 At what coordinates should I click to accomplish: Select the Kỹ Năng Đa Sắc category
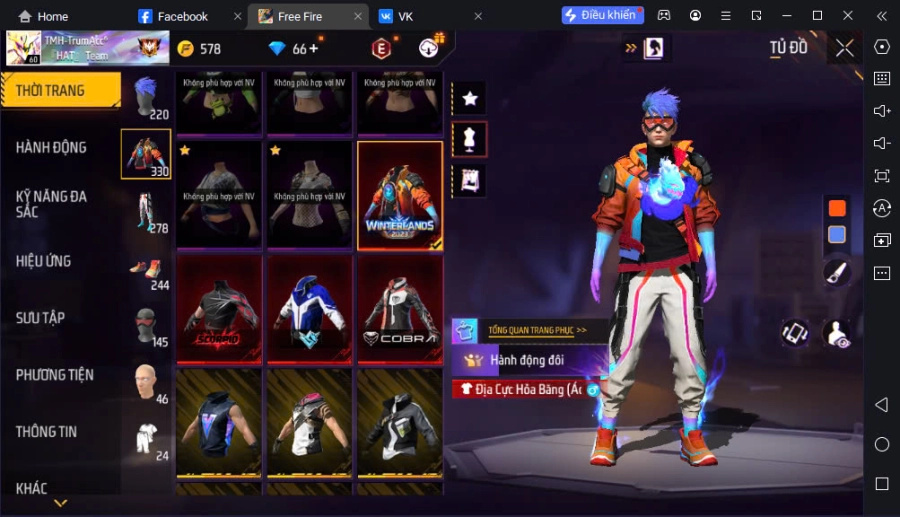tap(52, 204)
